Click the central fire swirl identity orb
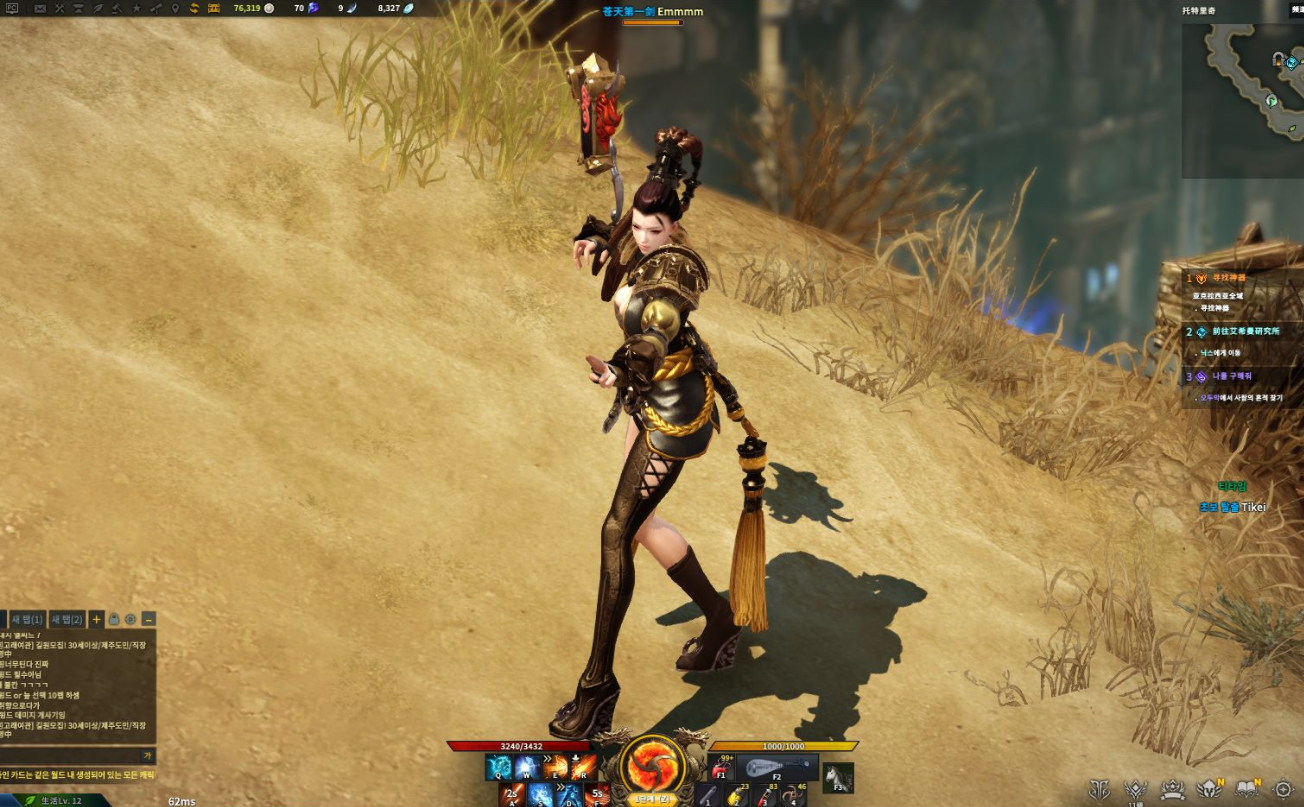This screenshot has width=1304, height=807. [652, 766]
